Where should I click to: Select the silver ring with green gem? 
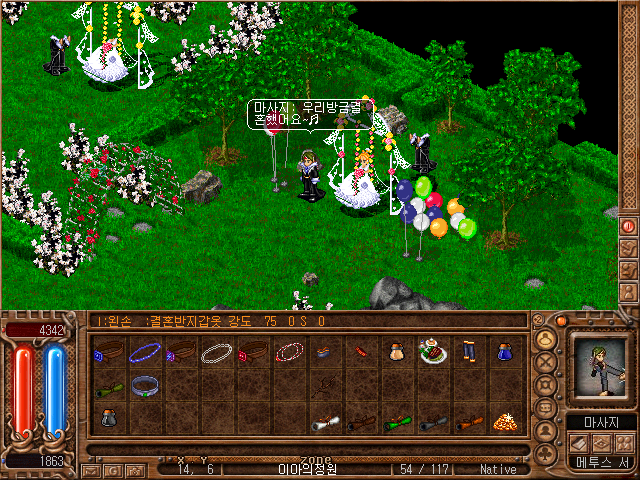click(x=147, y=387)
